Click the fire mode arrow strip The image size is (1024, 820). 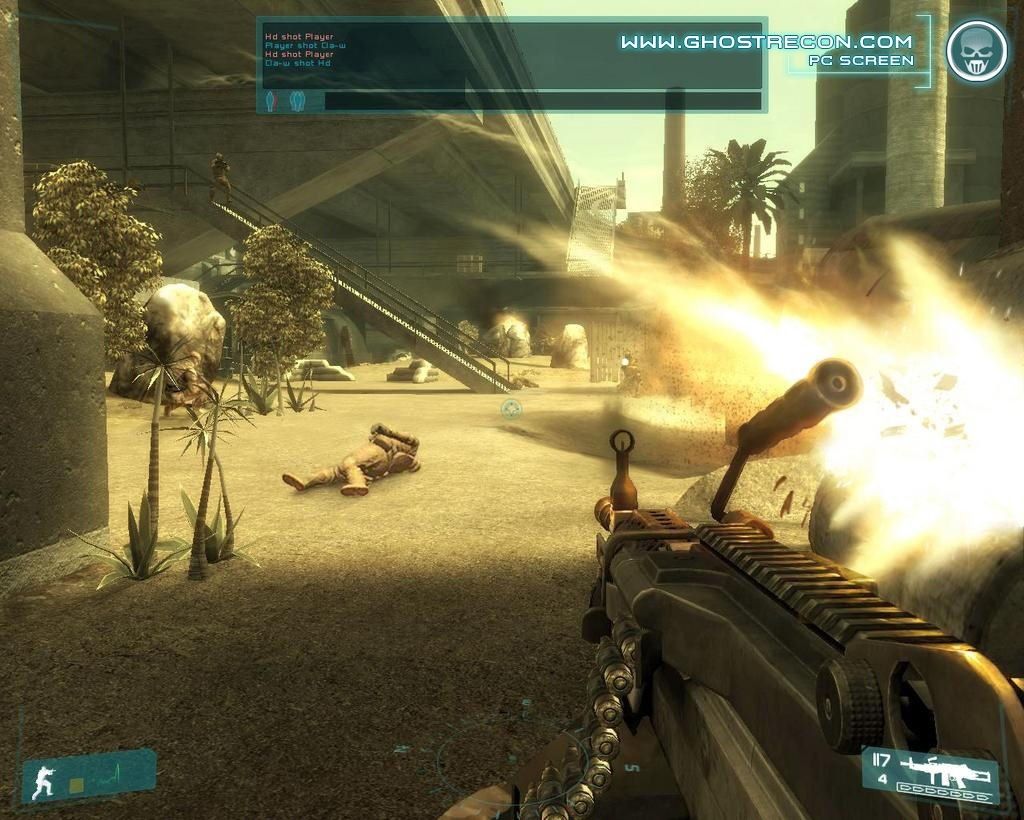point(946,790)
